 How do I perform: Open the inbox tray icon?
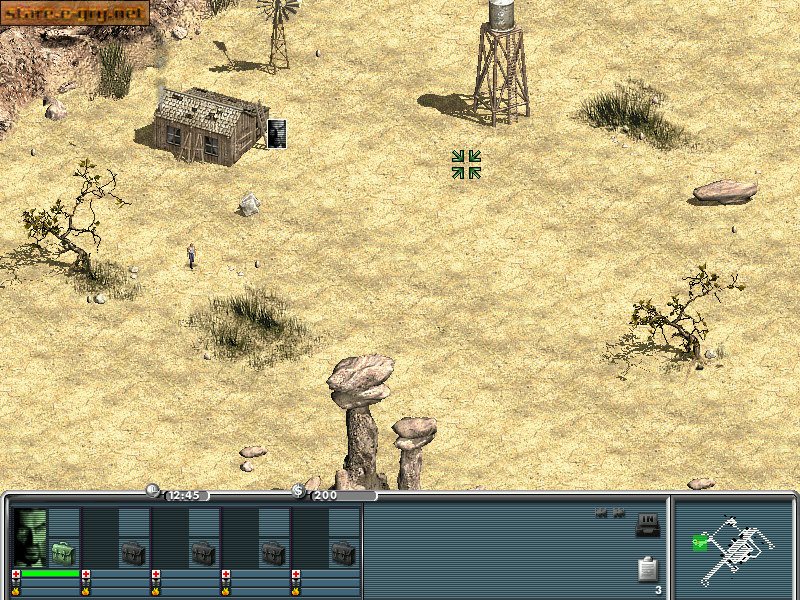click(647, 524)
